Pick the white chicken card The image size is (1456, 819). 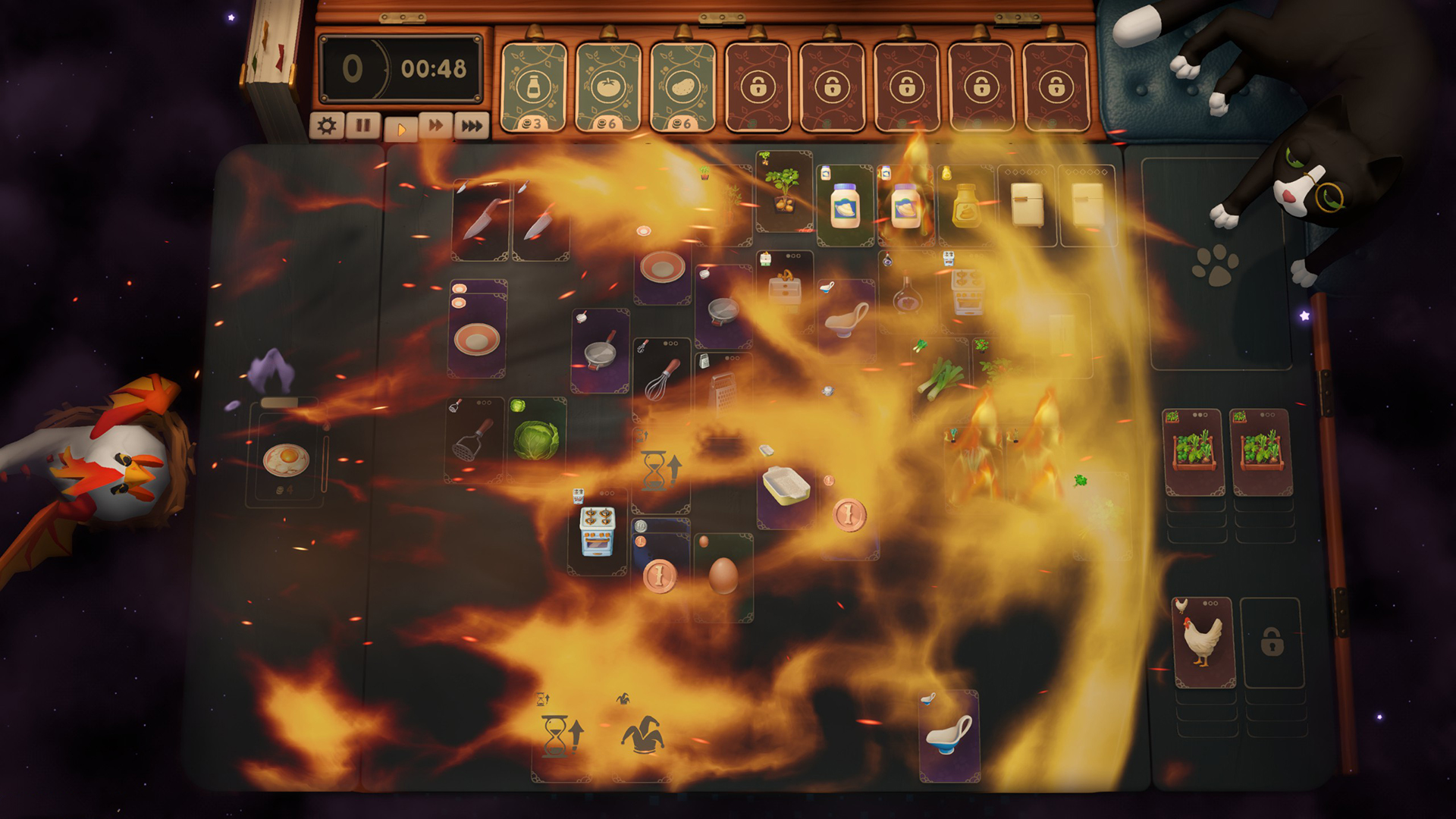pyautogui.click(x=1204, y=642)
